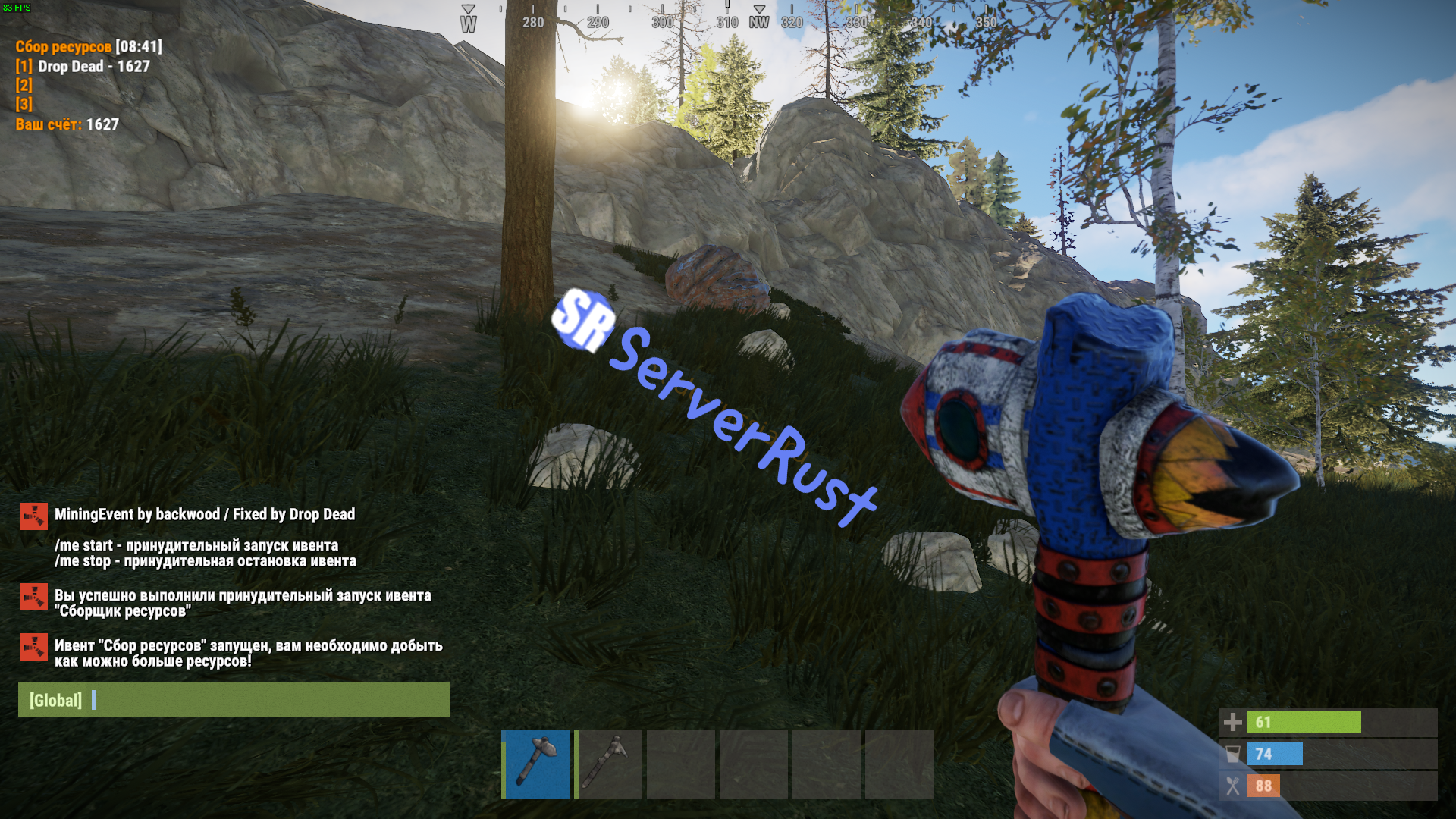The height and width of the screenshot is (819, 1456).
Task: Open the Сбор ресурсов event tracker
Action: tap(64, 47)
